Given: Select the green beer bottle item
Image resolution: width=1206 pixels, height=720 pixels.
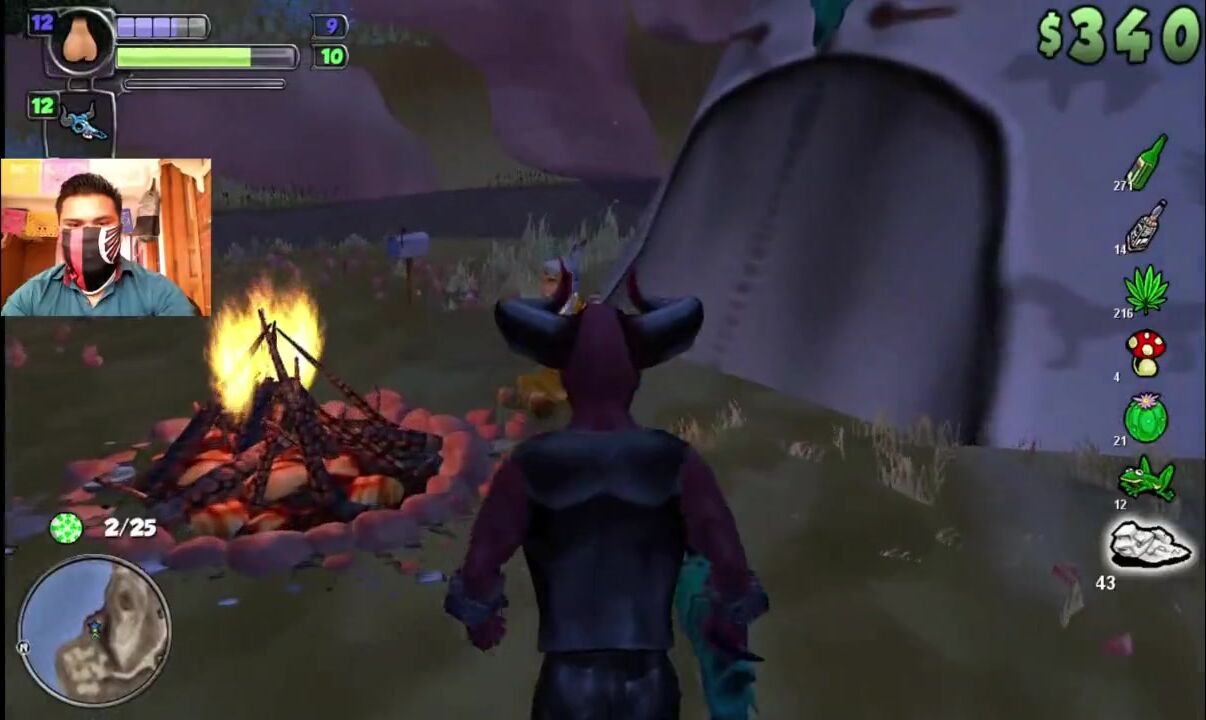Looking at the screenshot, I should [1147, 162].
